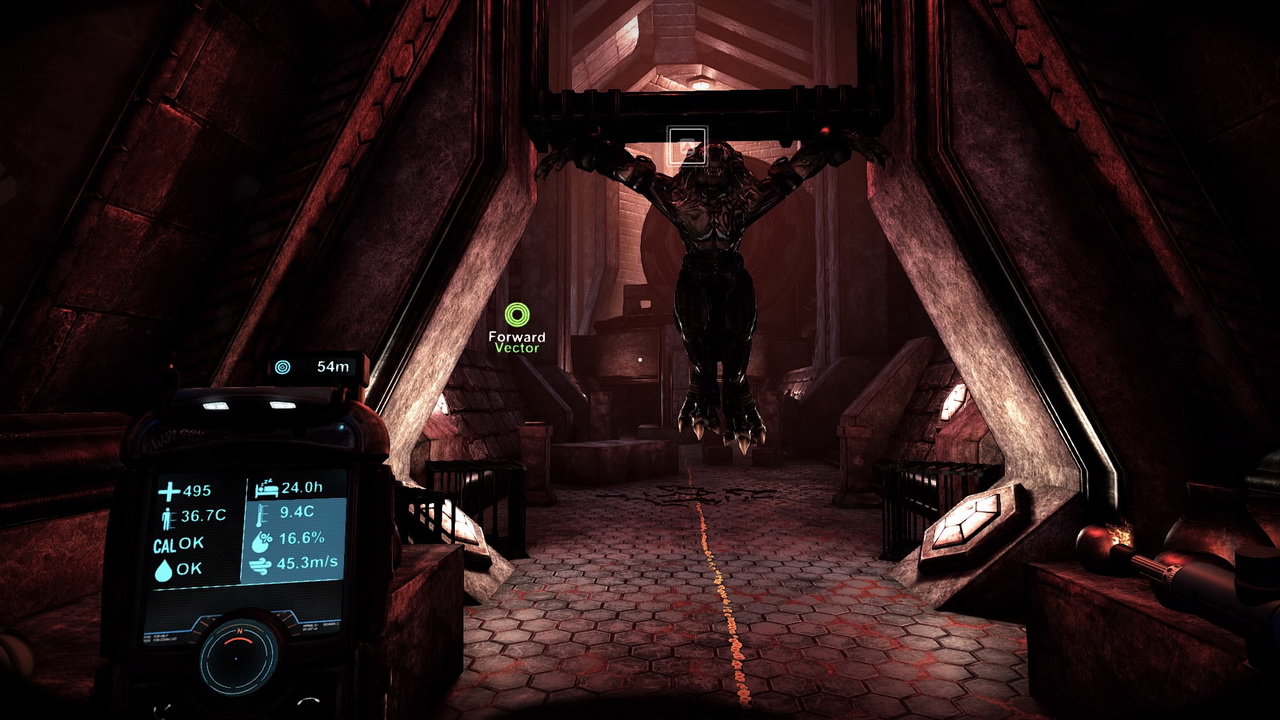Viewport: 1280px width, 720px height.
Task: Click the compass dial on the PDA
Action: pos(238,657)
